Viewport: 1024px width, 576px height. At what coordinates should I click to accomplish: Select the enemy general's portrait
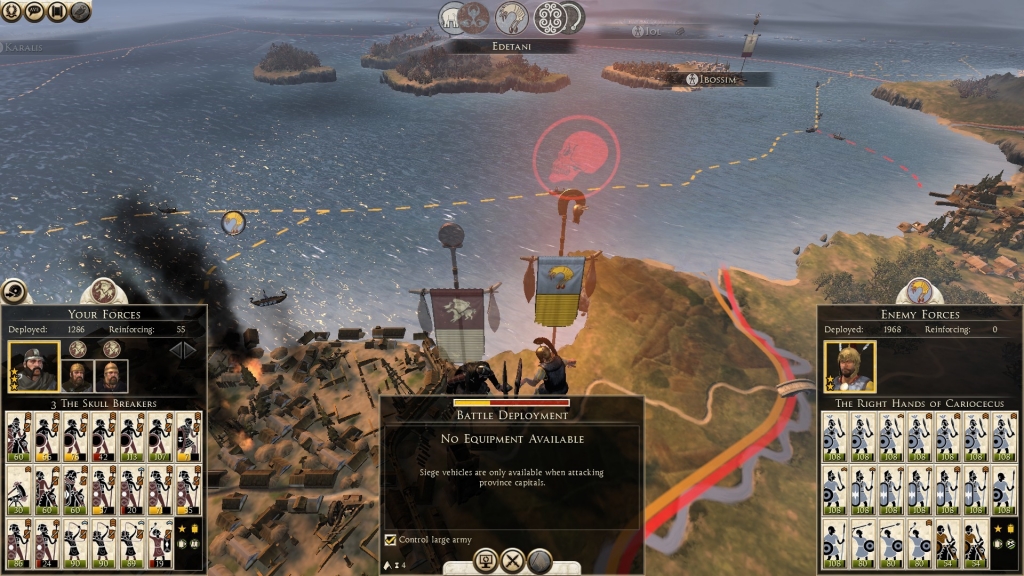point(850,367)
